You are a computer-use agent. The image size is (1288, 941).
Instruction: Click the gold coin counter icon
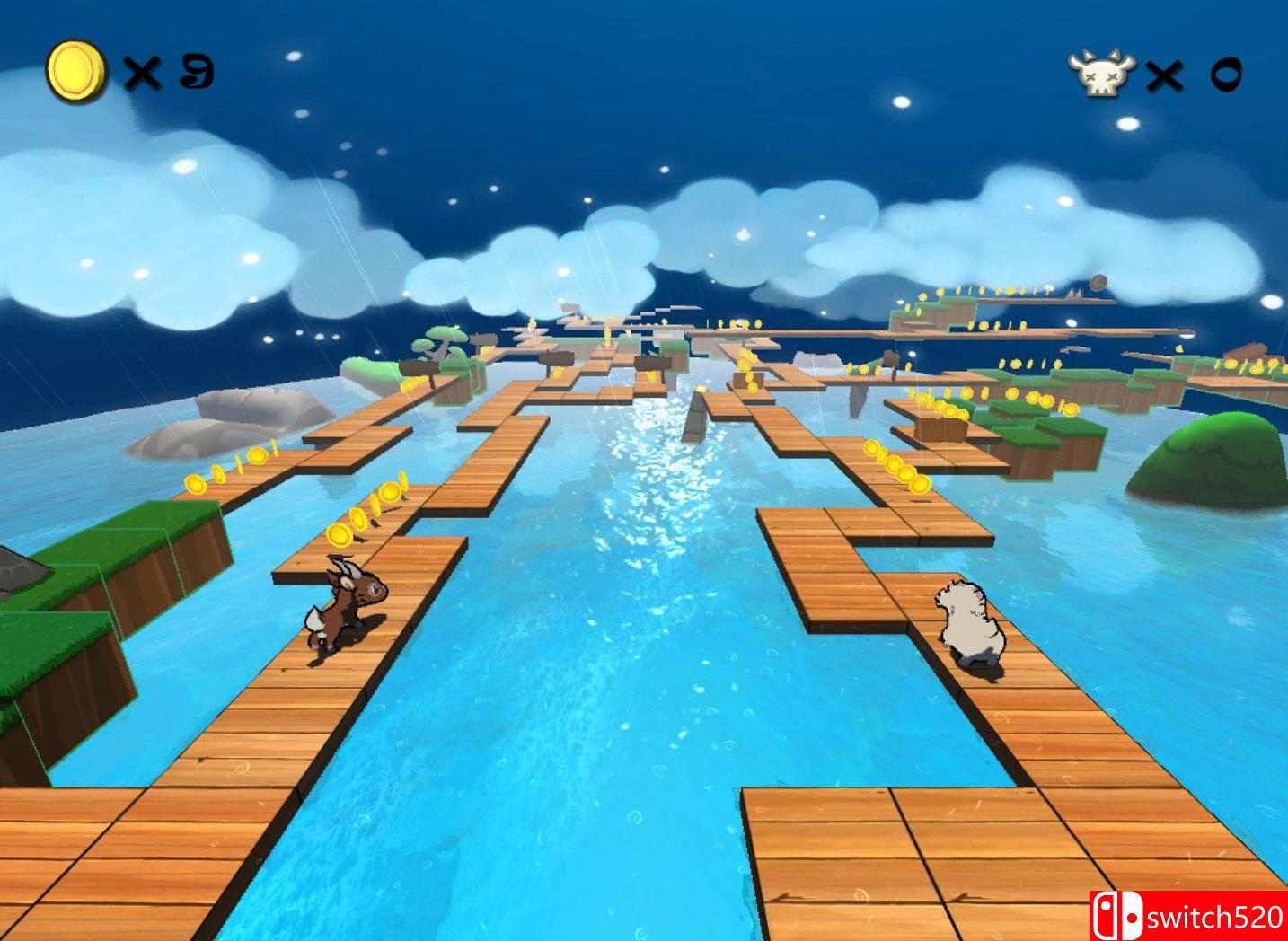click(75, 67)
